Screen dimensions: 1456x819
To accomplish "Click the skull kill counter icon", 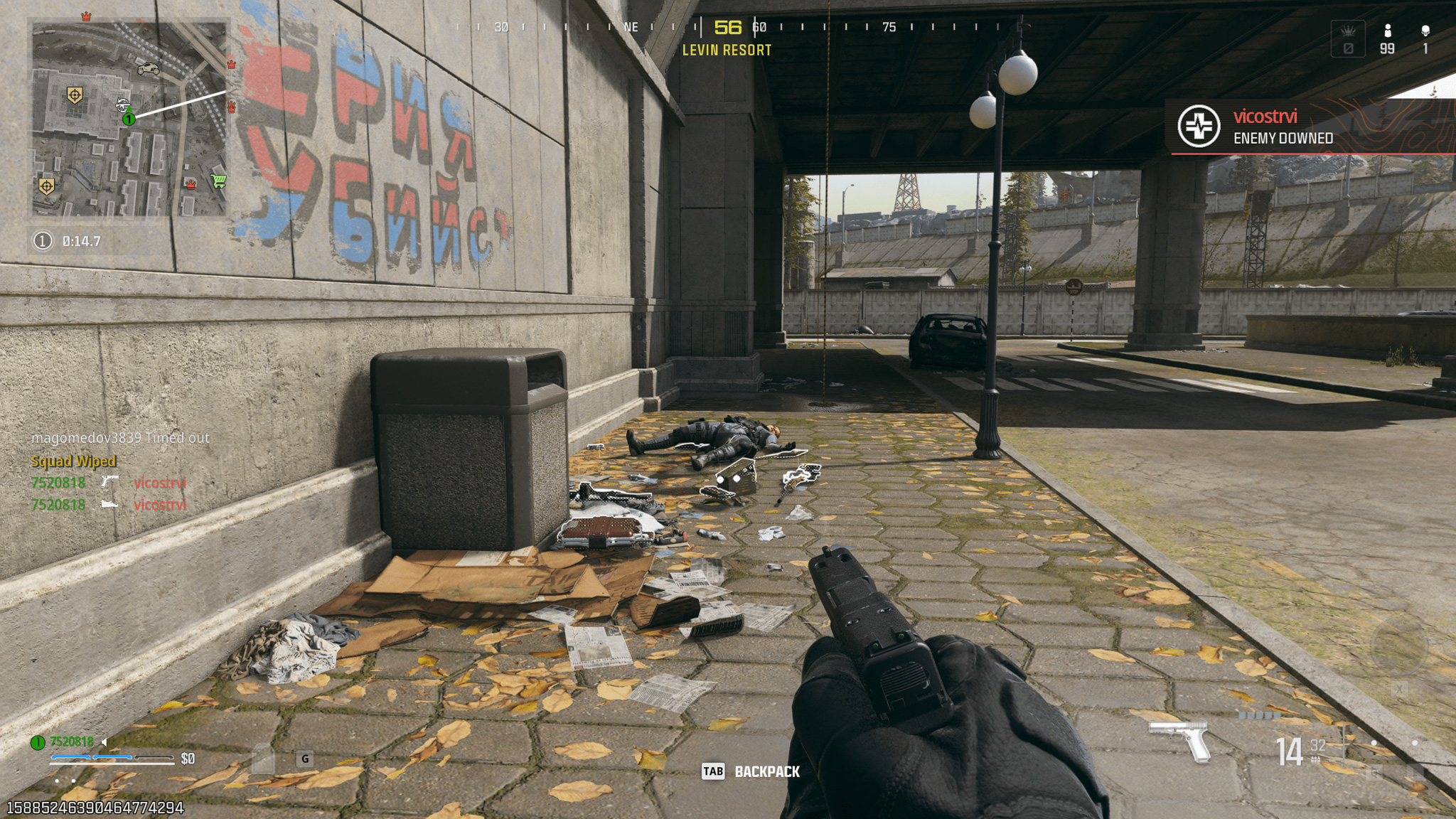I will pos(1425,31).
